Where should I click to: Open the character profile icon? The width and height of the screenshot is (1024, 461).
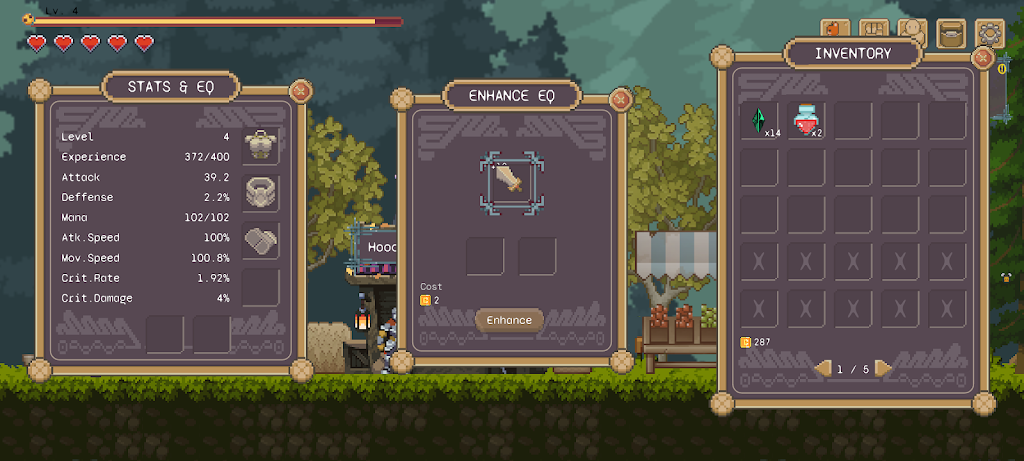(x=912, y=32)
